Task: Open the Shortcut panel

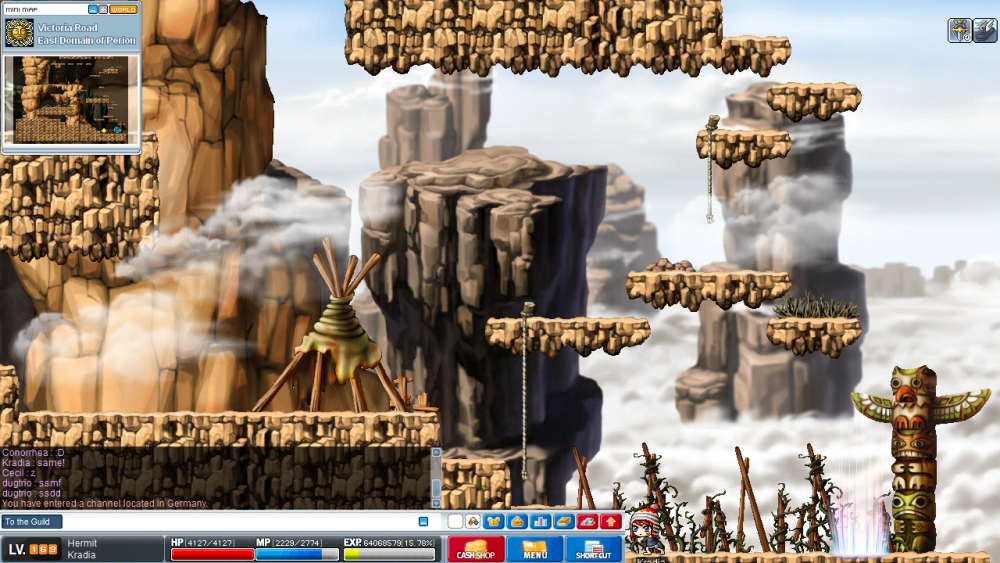Action: [594, 549]
